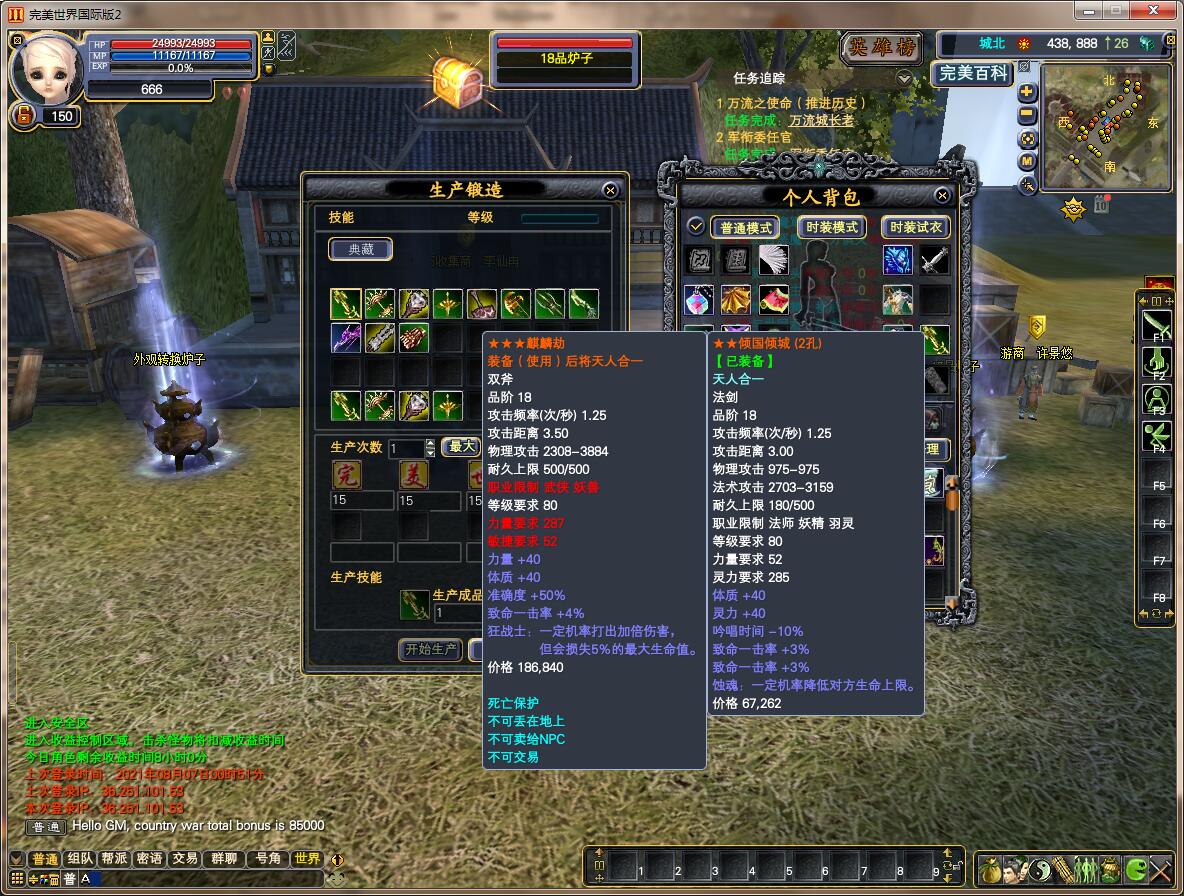Switch chat to the 世界 channel
1184x896 pixels.
pos(306,859)
